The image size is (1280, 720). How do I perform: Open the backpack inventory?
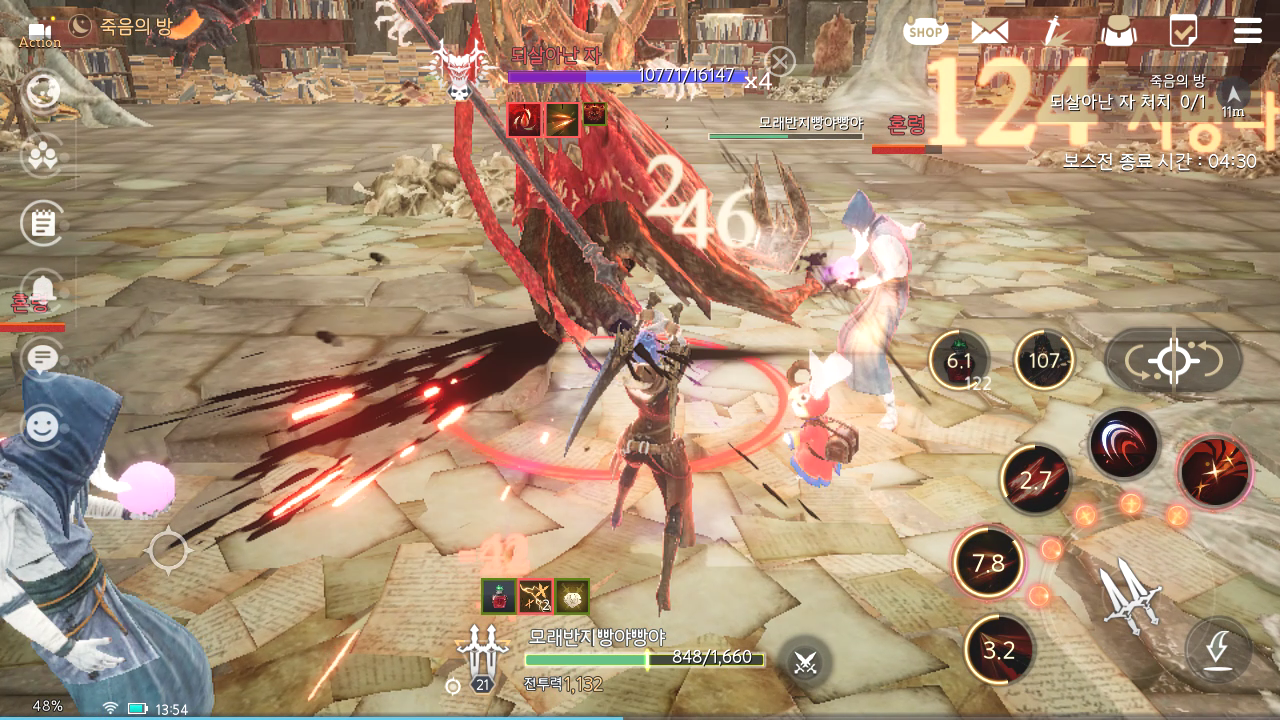pos(1118,31)
